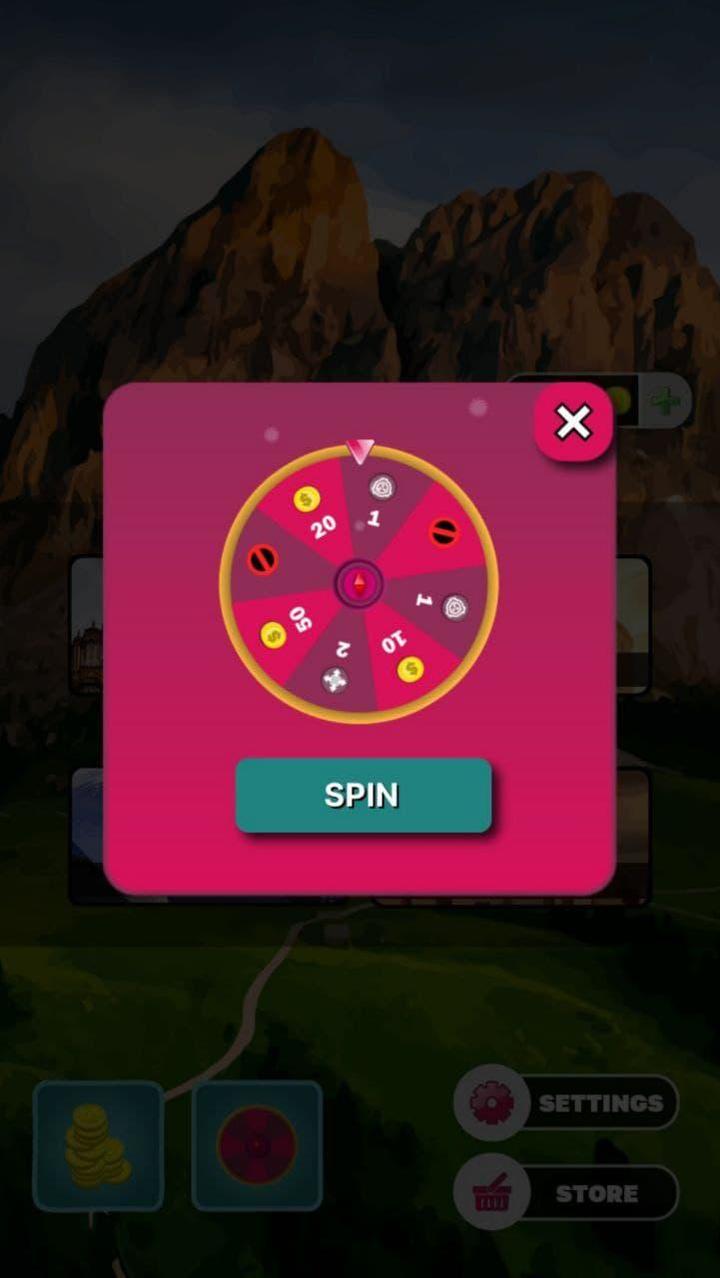The width and height of the screenshot is (720, 1278).
Task: Open the Store
Action: click(567, 1193)
